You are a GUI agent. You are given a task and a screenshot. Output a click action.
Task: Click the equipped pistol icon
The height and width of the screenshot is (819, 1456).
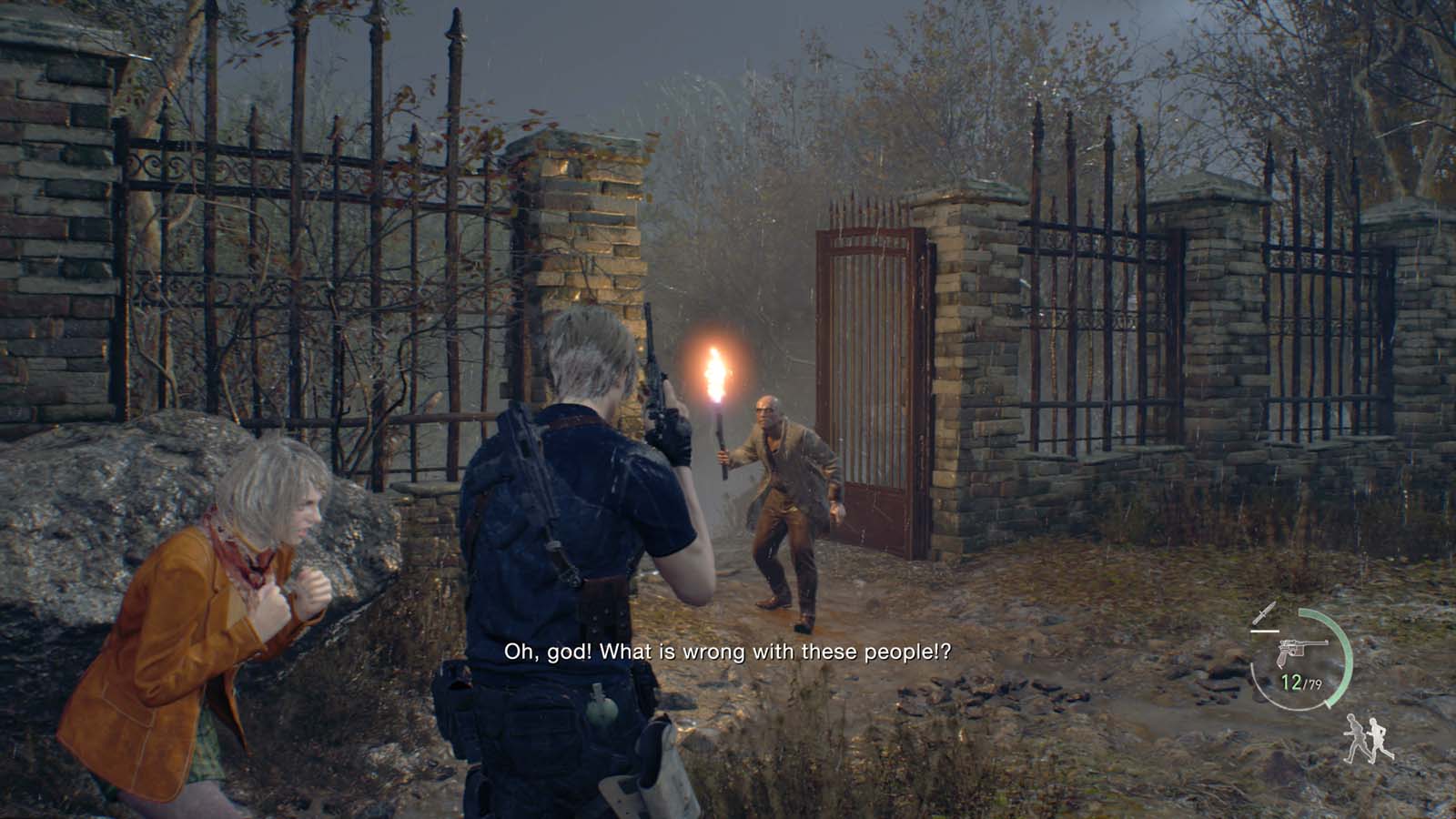1301,651
